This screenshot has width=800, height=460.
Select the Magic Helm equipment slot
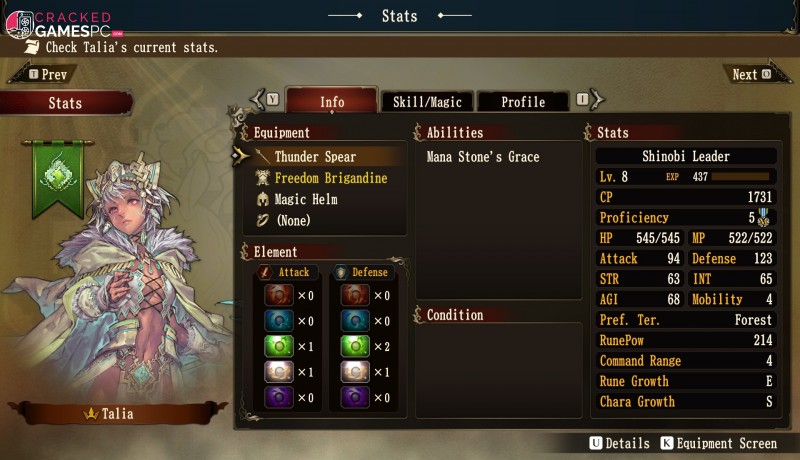pos(305,199)
